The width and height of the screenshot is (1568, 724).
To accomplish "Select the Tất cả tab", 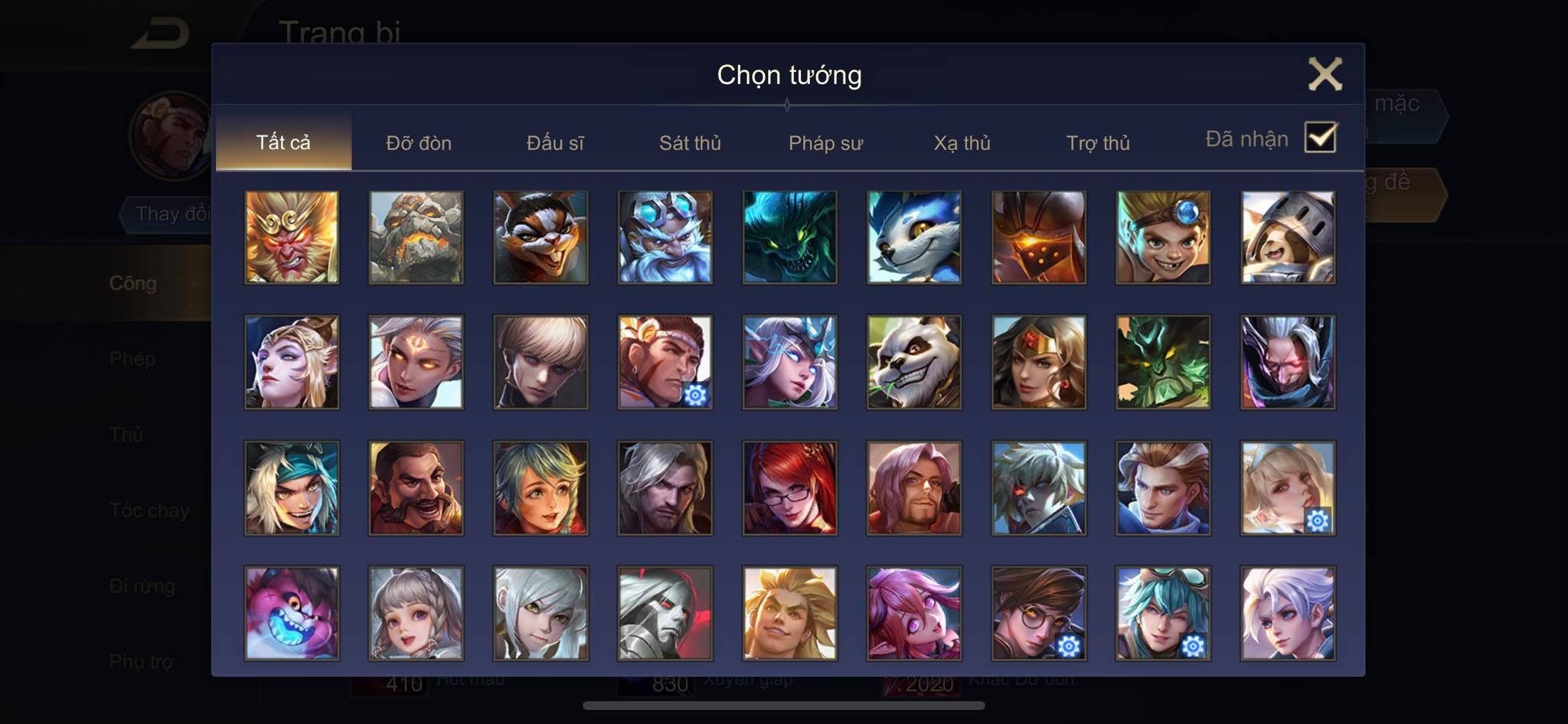I will [x=283, y=142].
